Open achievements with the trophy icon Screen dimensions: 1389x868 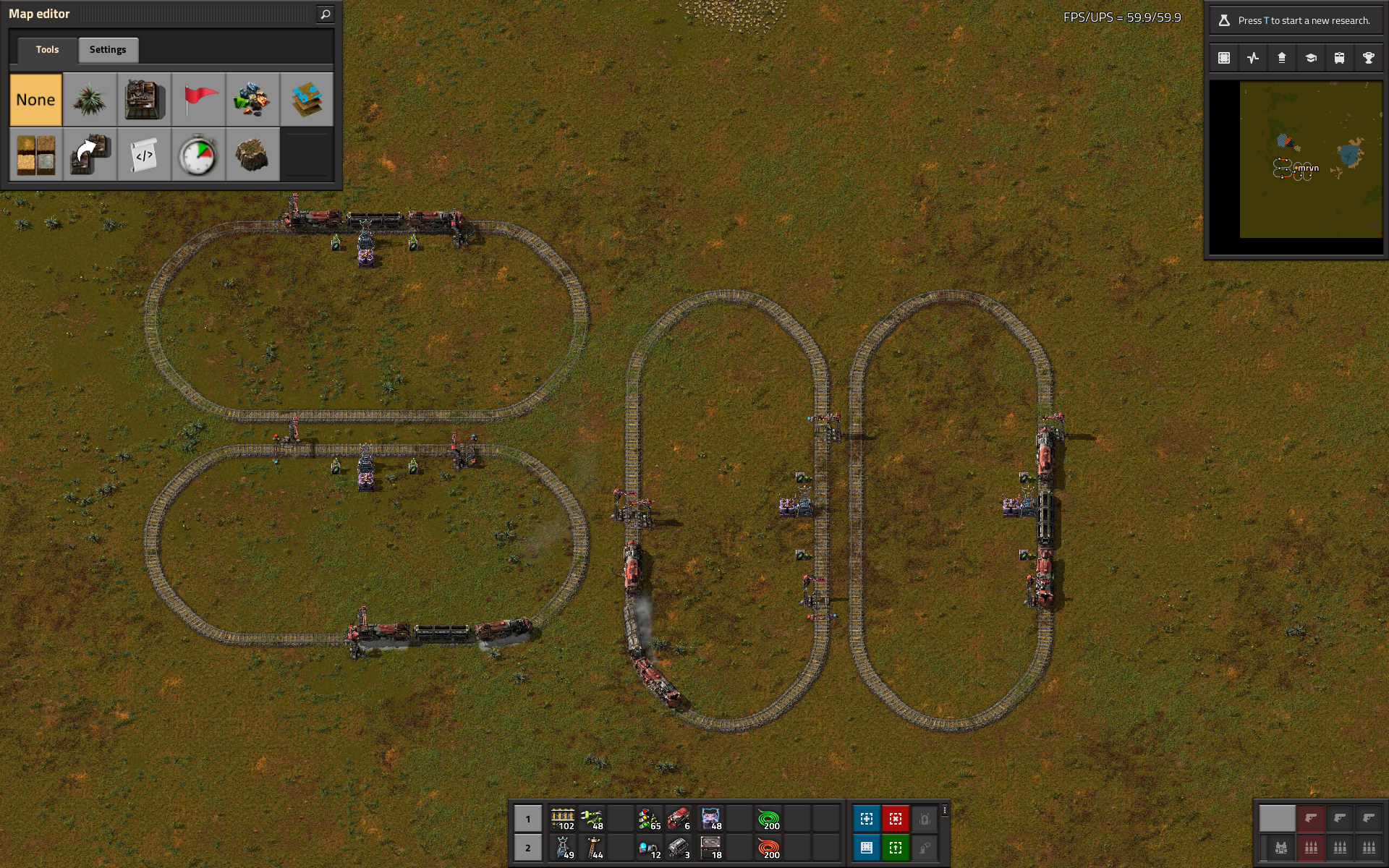(1368, 58)
